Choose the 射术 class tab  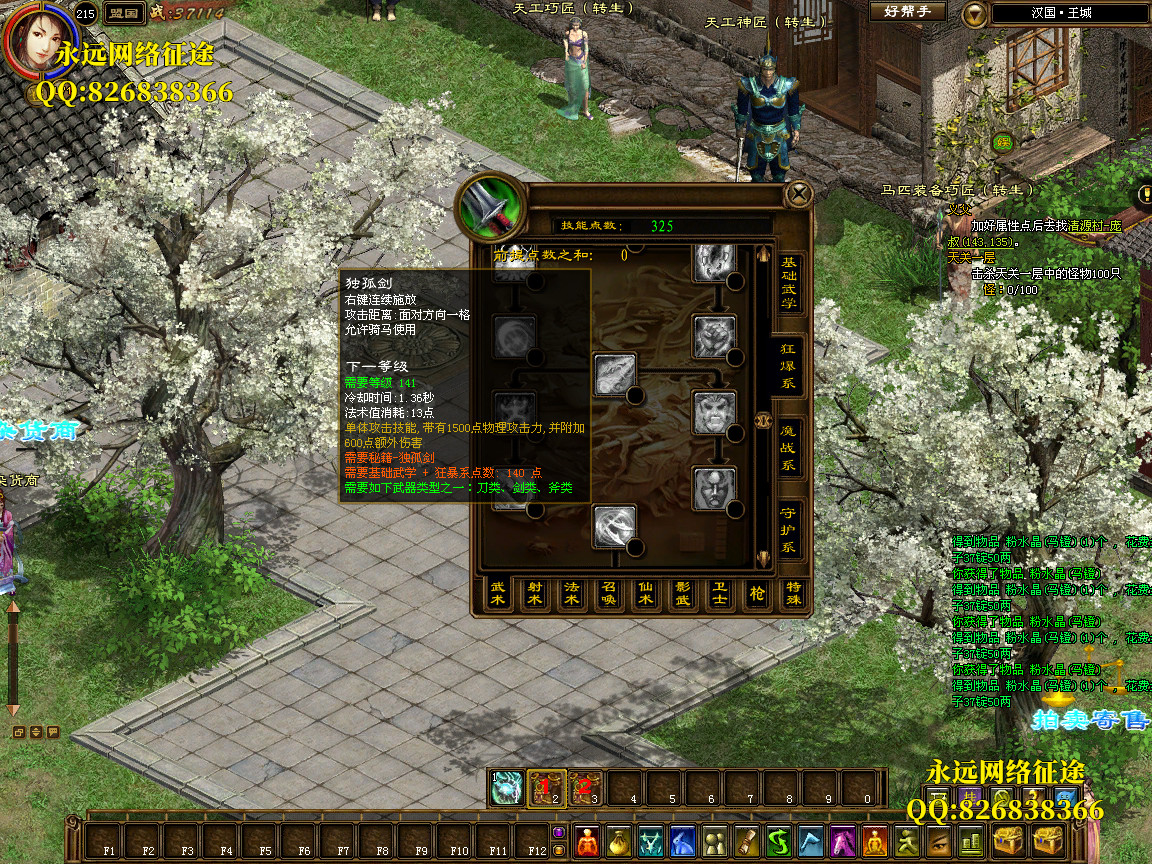pyautogui.click(x=535, y=594)
